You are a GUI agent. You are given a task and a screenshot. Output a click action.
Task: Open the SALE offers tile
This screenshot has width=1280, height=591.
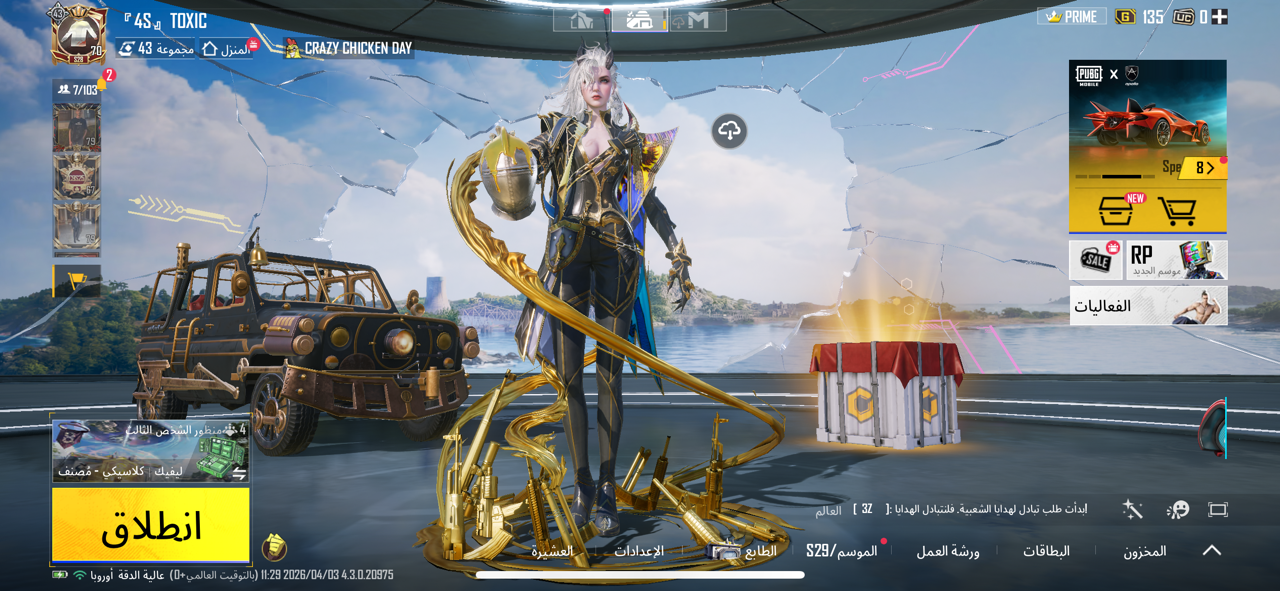tap(1095, 260)
